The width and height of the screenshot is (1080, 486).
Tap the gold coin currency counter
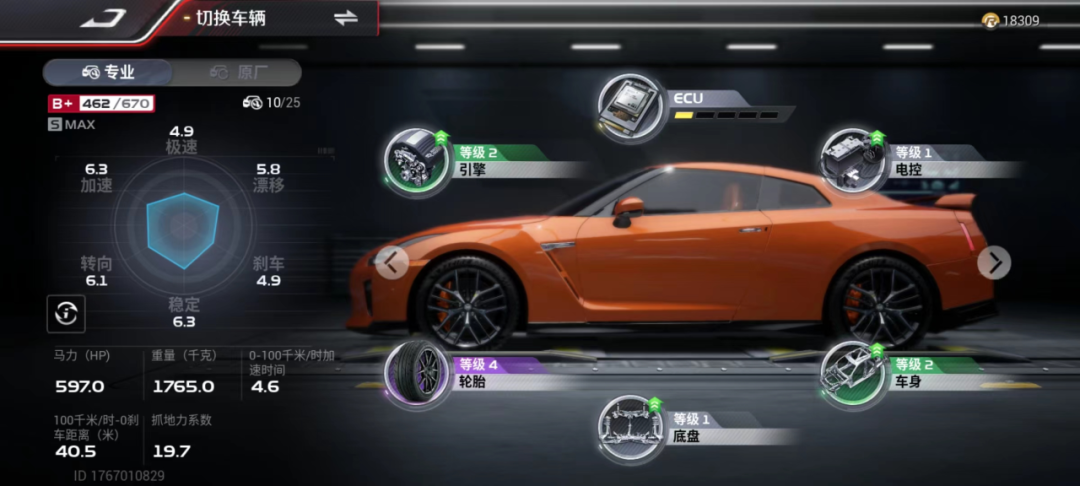pos(1010,20)
